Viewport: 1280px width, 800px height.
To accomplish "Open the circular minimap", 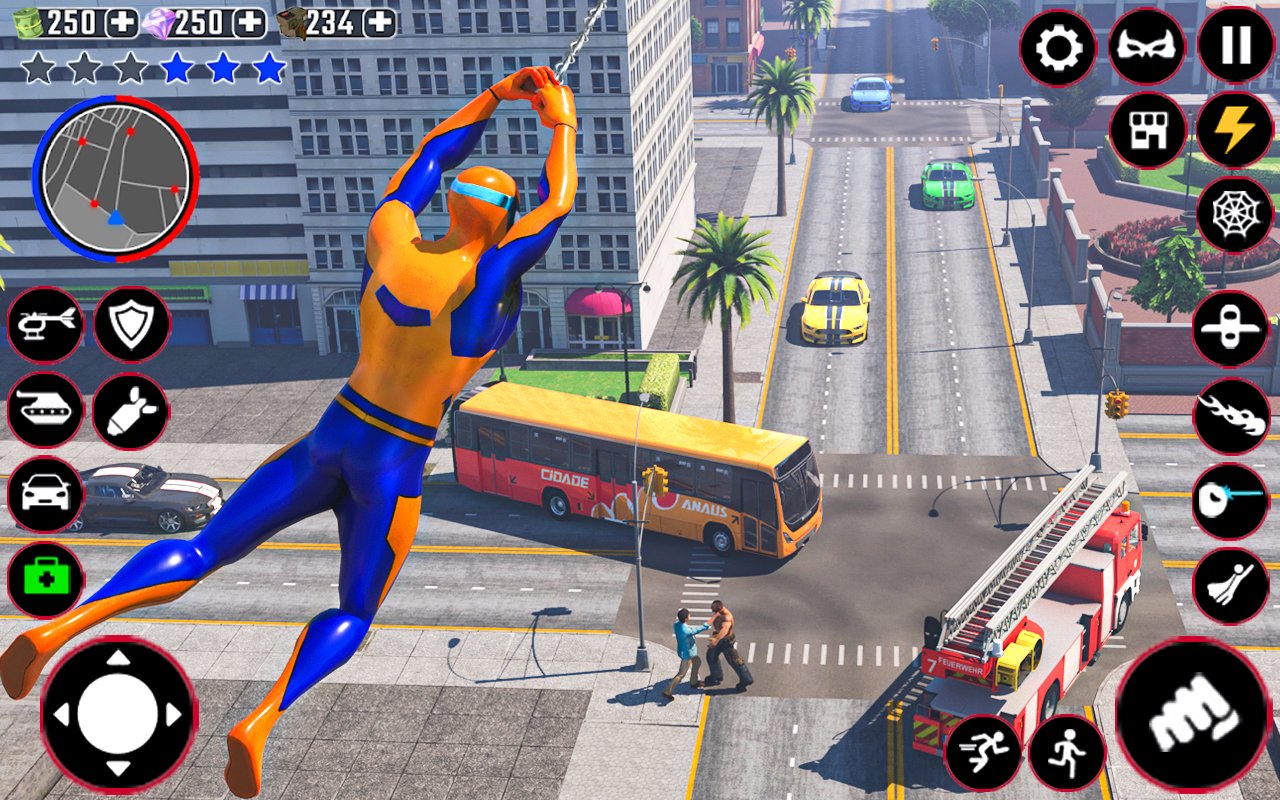I will pyautogui.click(x=116, y=178).
